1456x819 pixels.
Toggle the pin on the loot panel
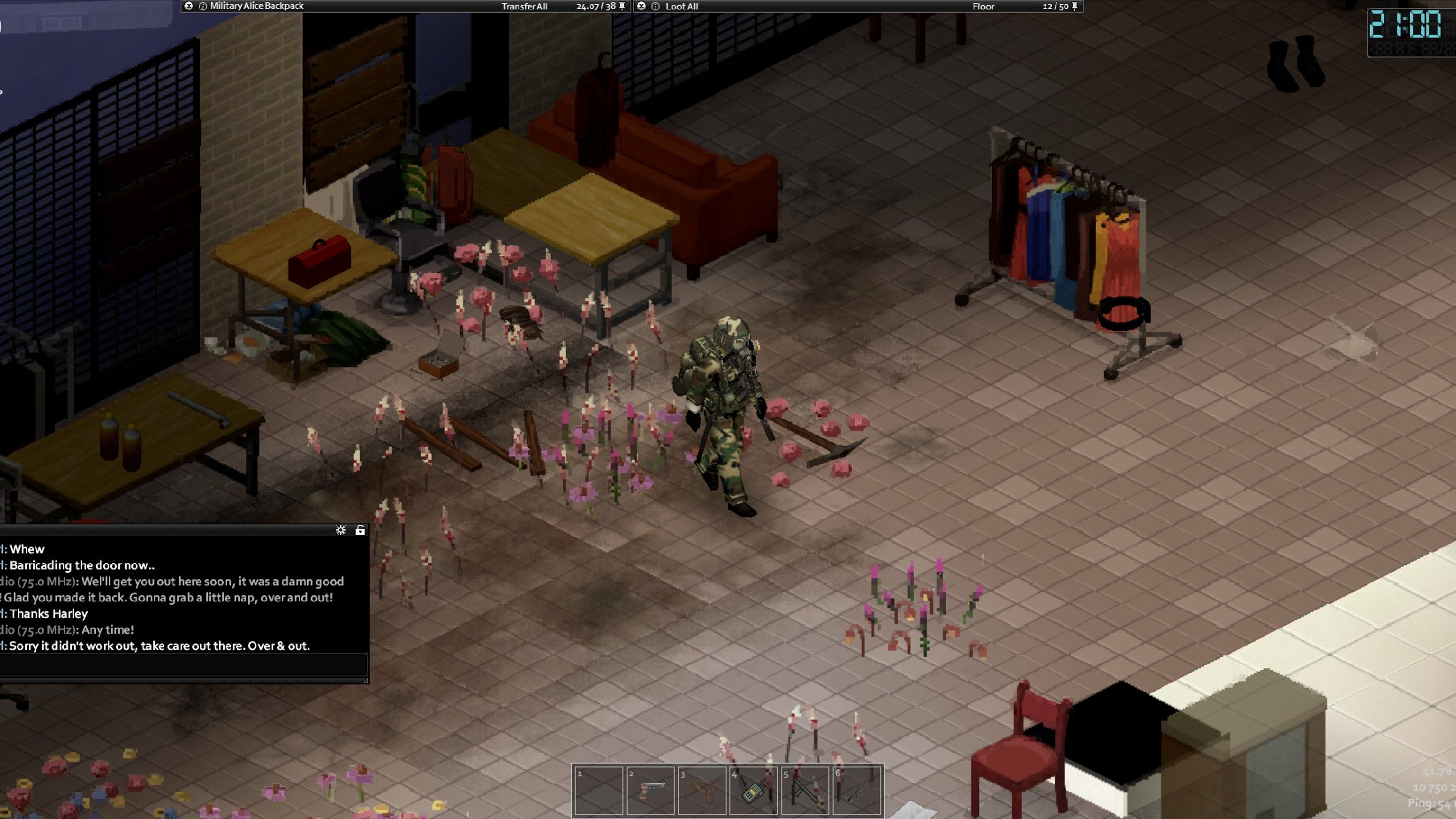[x=1074, y=6]
